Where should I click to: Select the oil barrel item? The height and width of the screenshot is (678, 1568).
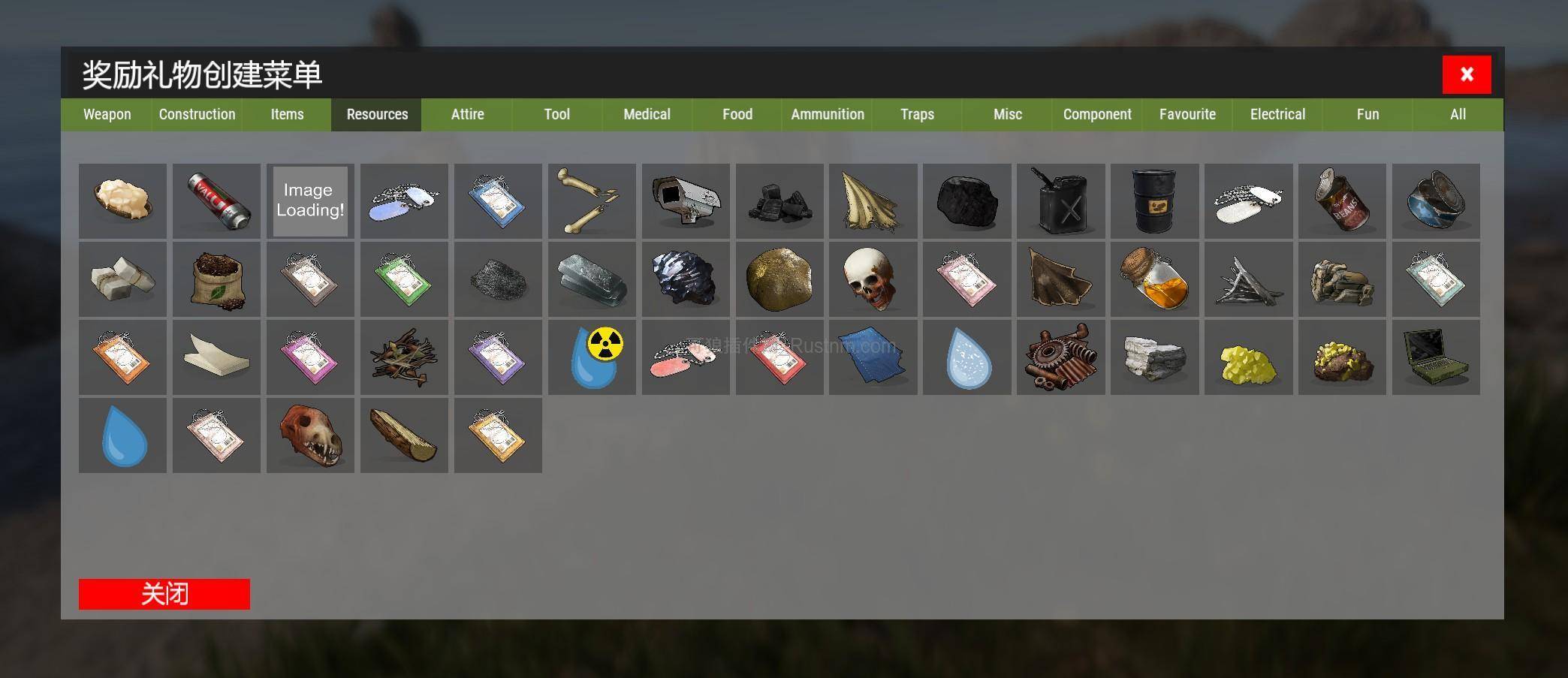(1154, 201)
